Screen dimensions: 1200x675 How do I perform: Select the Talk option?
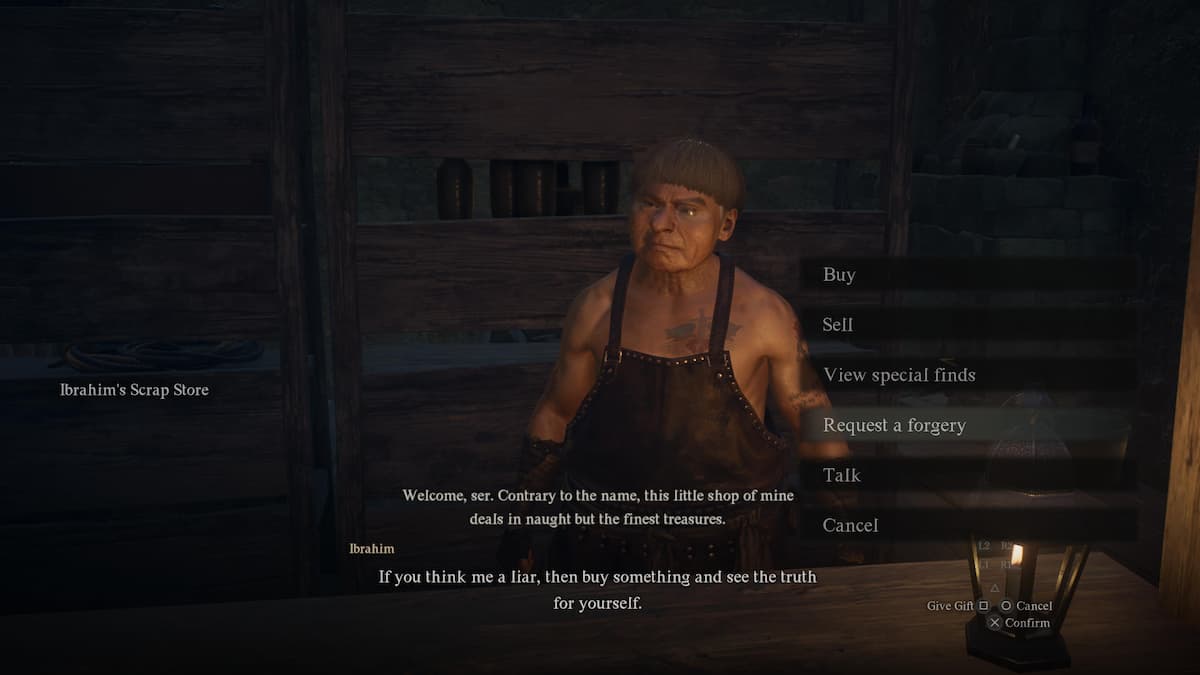pyautogui.click(x=842, y=475)
